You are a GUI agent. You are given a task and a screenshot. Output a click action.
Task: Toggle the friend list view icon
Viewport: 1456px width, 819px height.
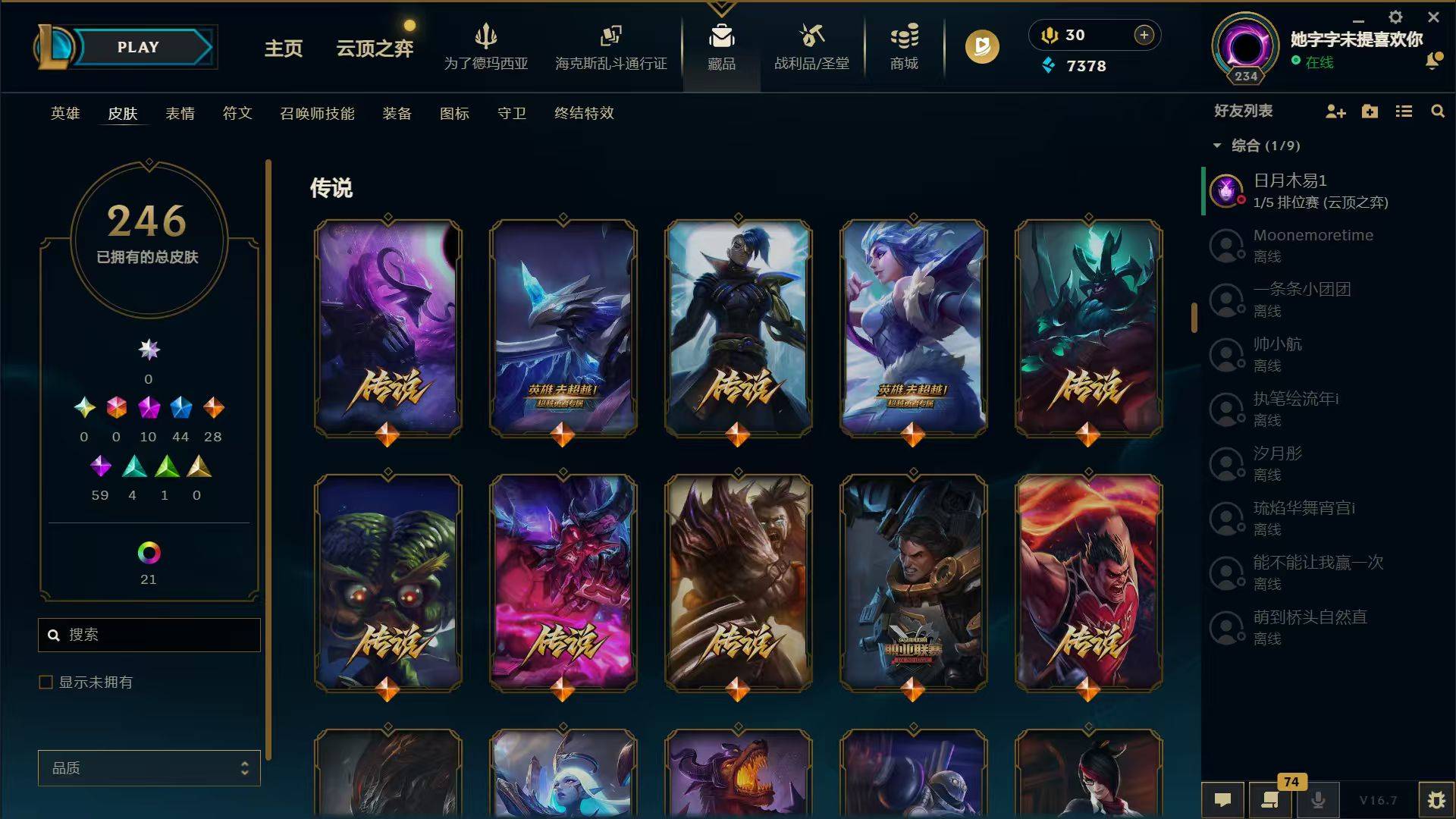[1404, 111]
